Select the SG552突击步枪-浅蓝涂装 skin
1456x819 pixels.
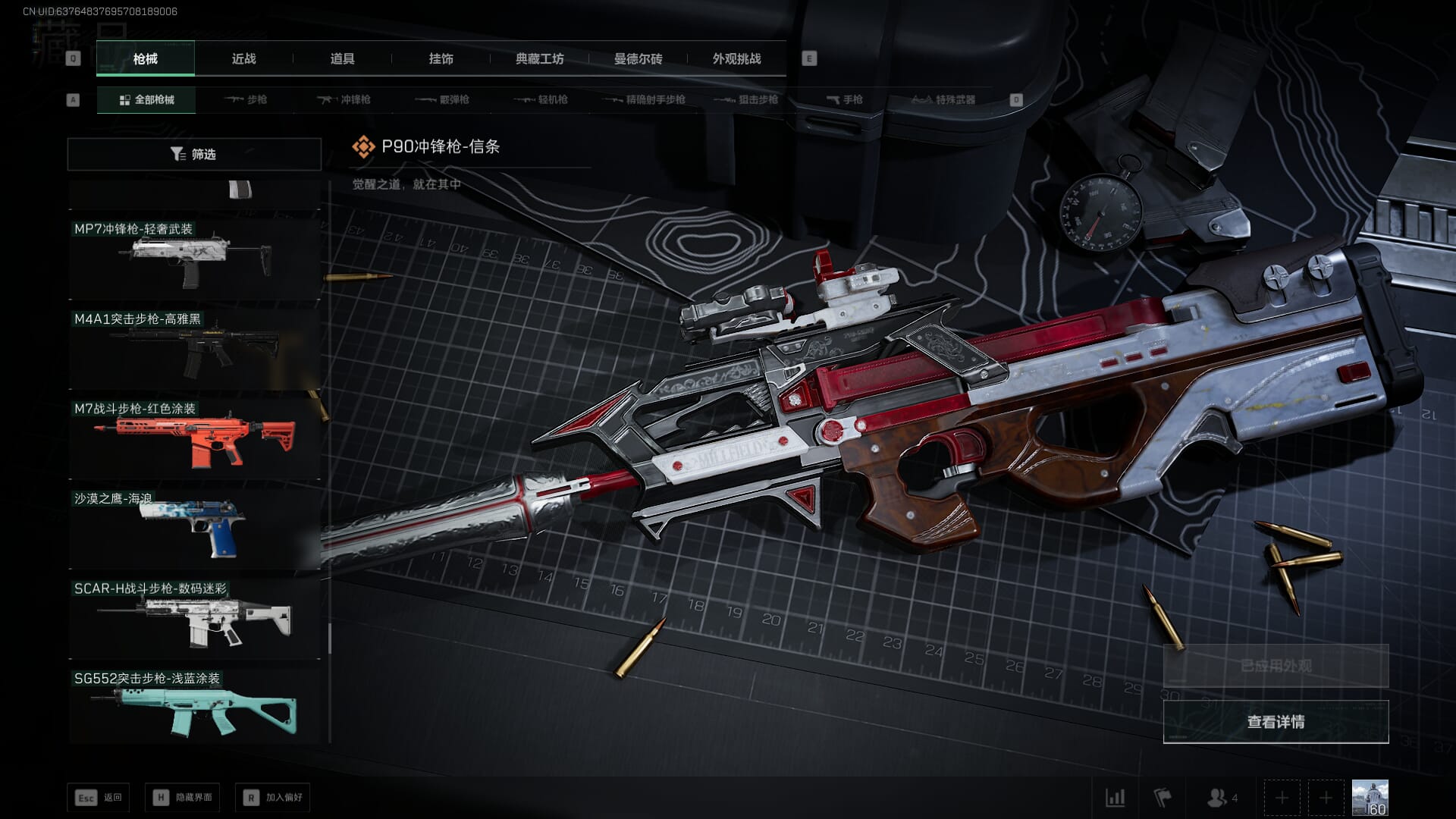(195, 708)
